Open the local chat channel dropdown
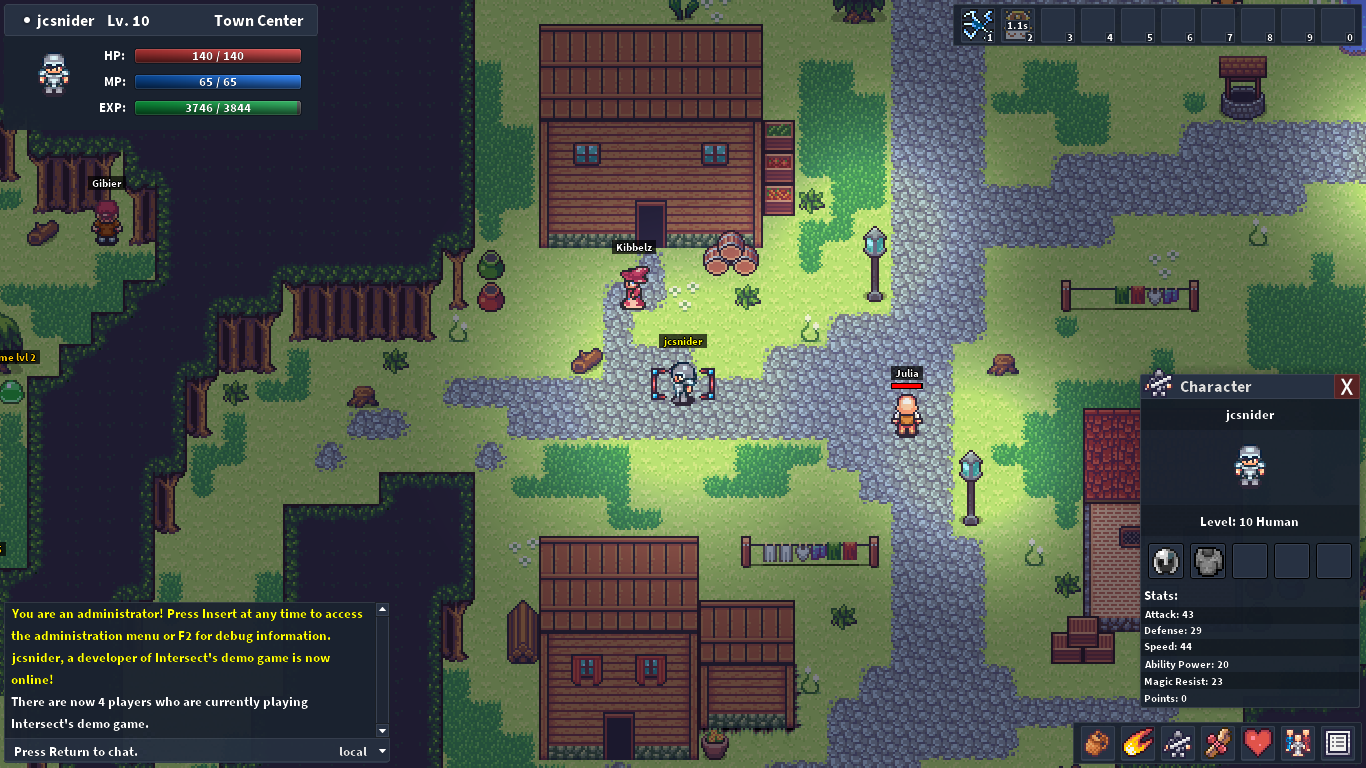Image resolution: width=1366 pixels, height=768 pixels. coord(361,751)
